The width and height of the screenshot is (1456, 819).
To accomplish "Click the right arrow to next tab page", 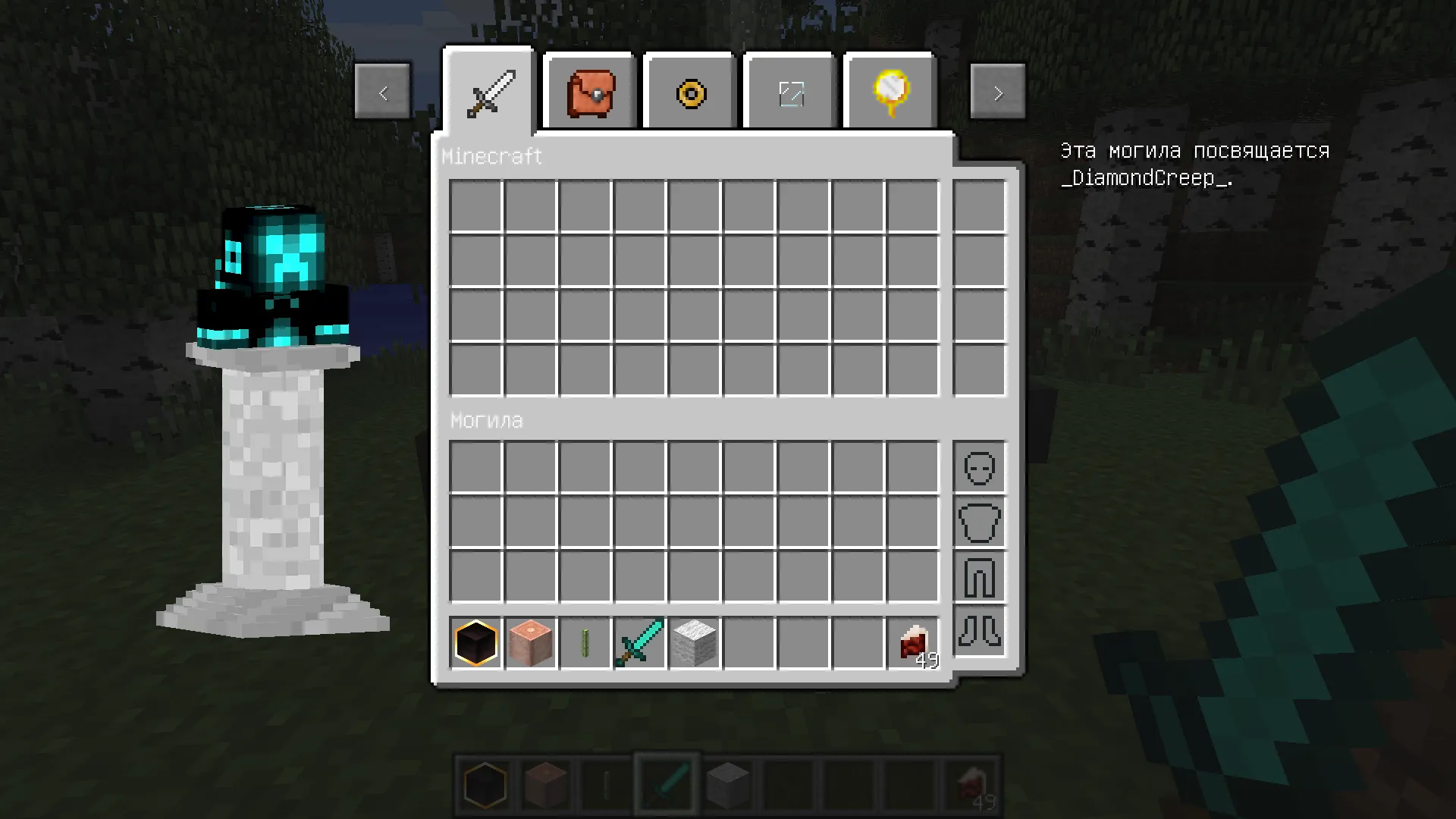I will click(x=997, y=91).
